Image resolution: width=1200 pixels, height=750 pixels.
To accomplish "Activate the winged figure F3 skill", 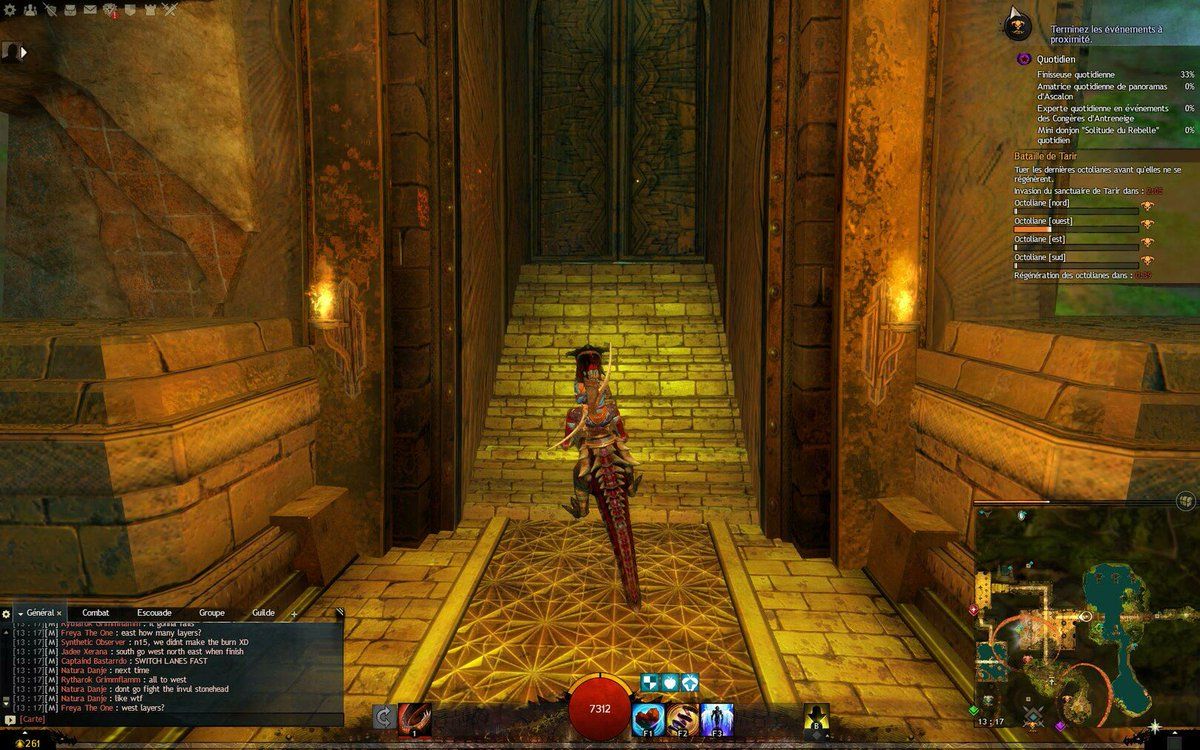I will [x=716, y=717].
